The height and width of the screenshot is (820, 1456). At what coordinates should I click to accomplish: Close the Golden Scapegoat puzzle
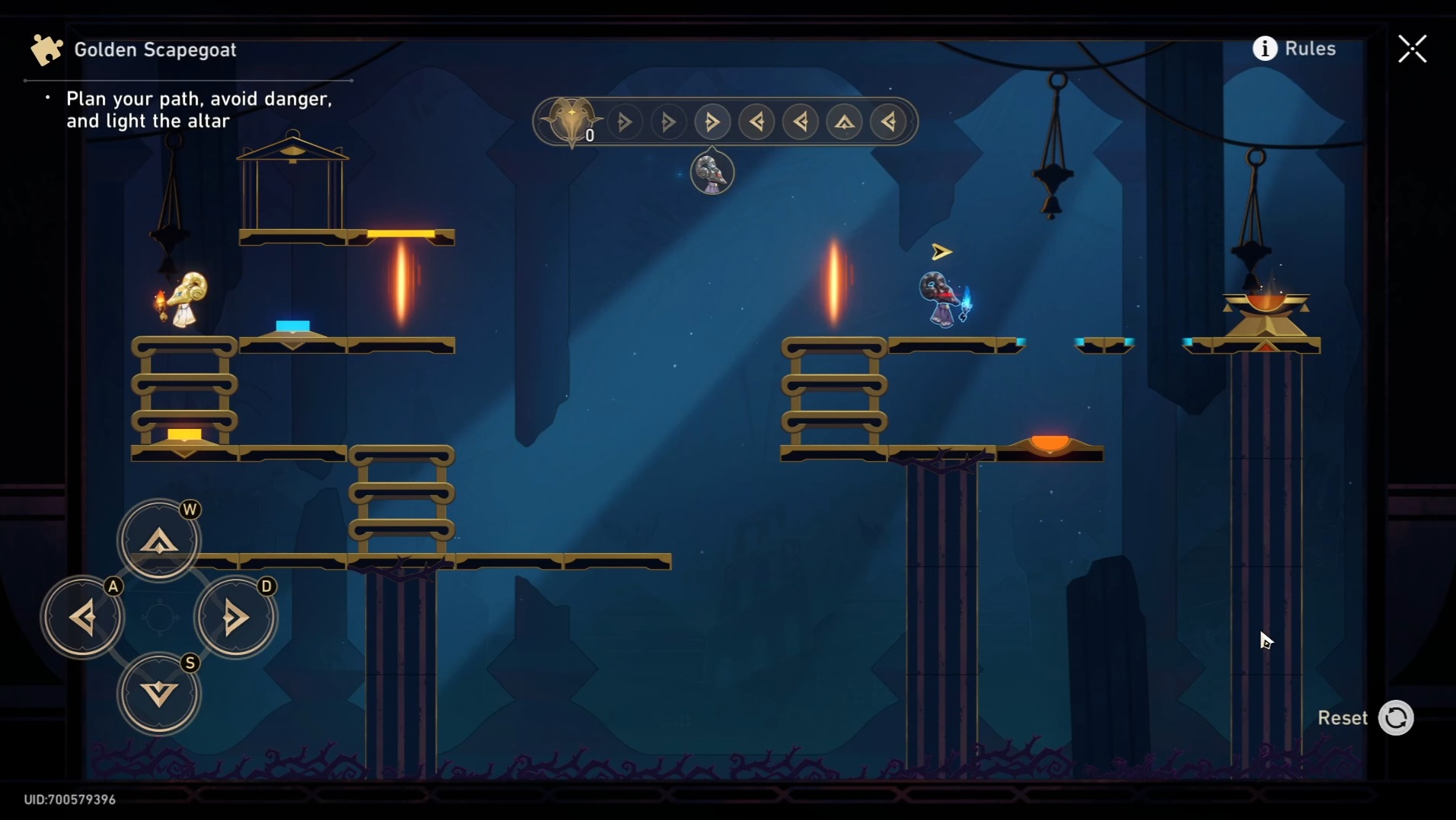tap(1412, 49)
